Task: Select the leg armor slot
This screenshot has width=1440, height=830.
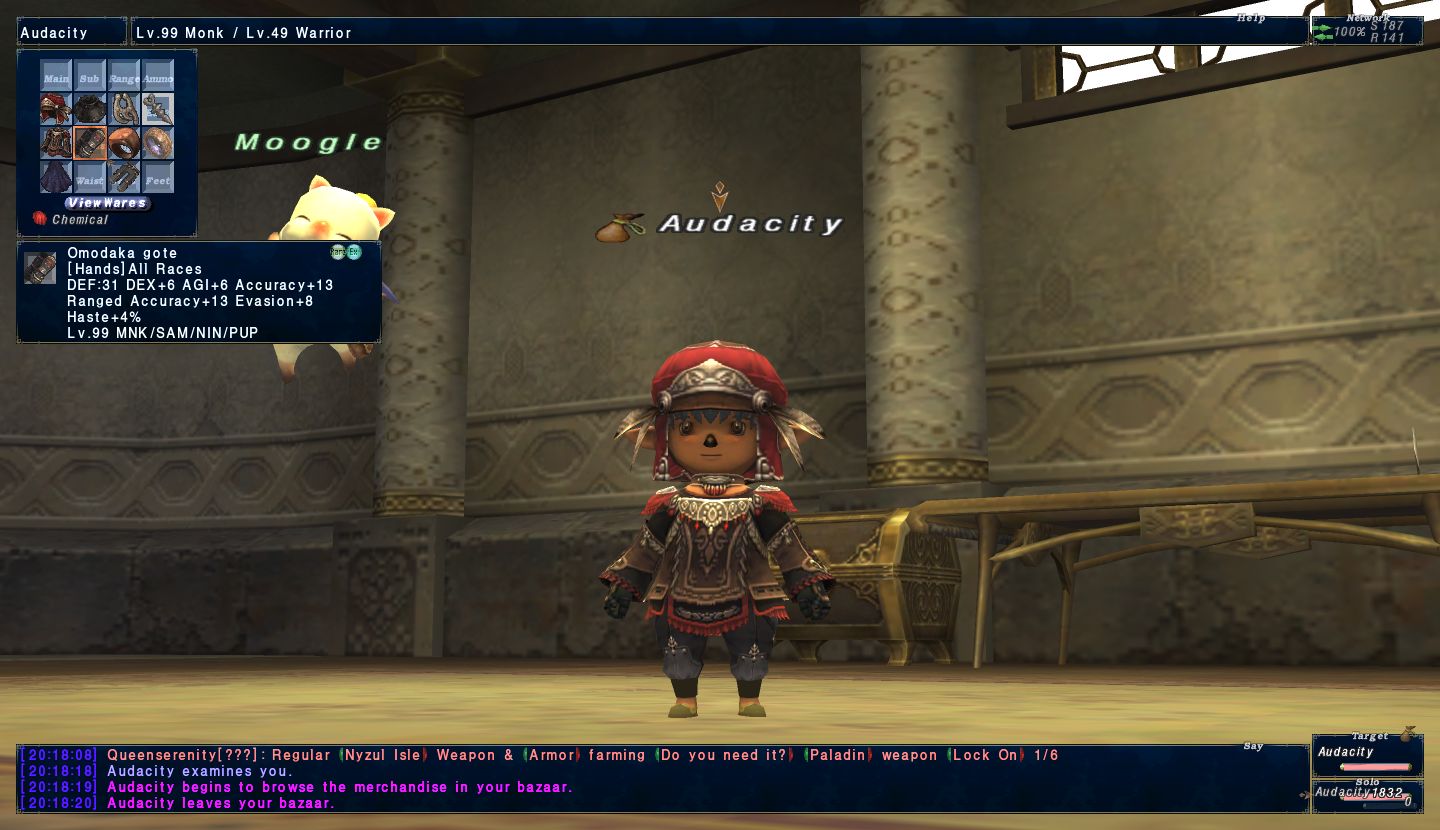Action: [124, 178]
